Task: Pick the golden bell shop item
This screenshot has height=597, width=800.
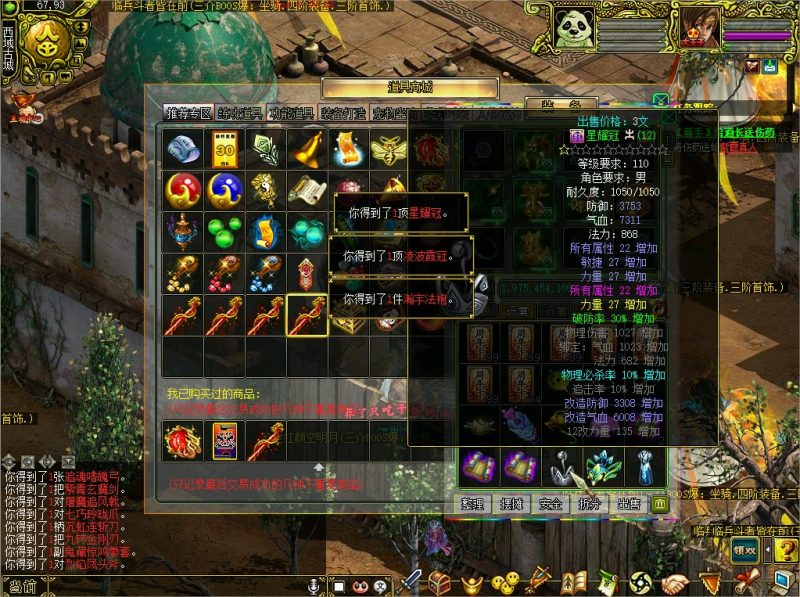Action: pyautogui.click(x=307, y=149)
